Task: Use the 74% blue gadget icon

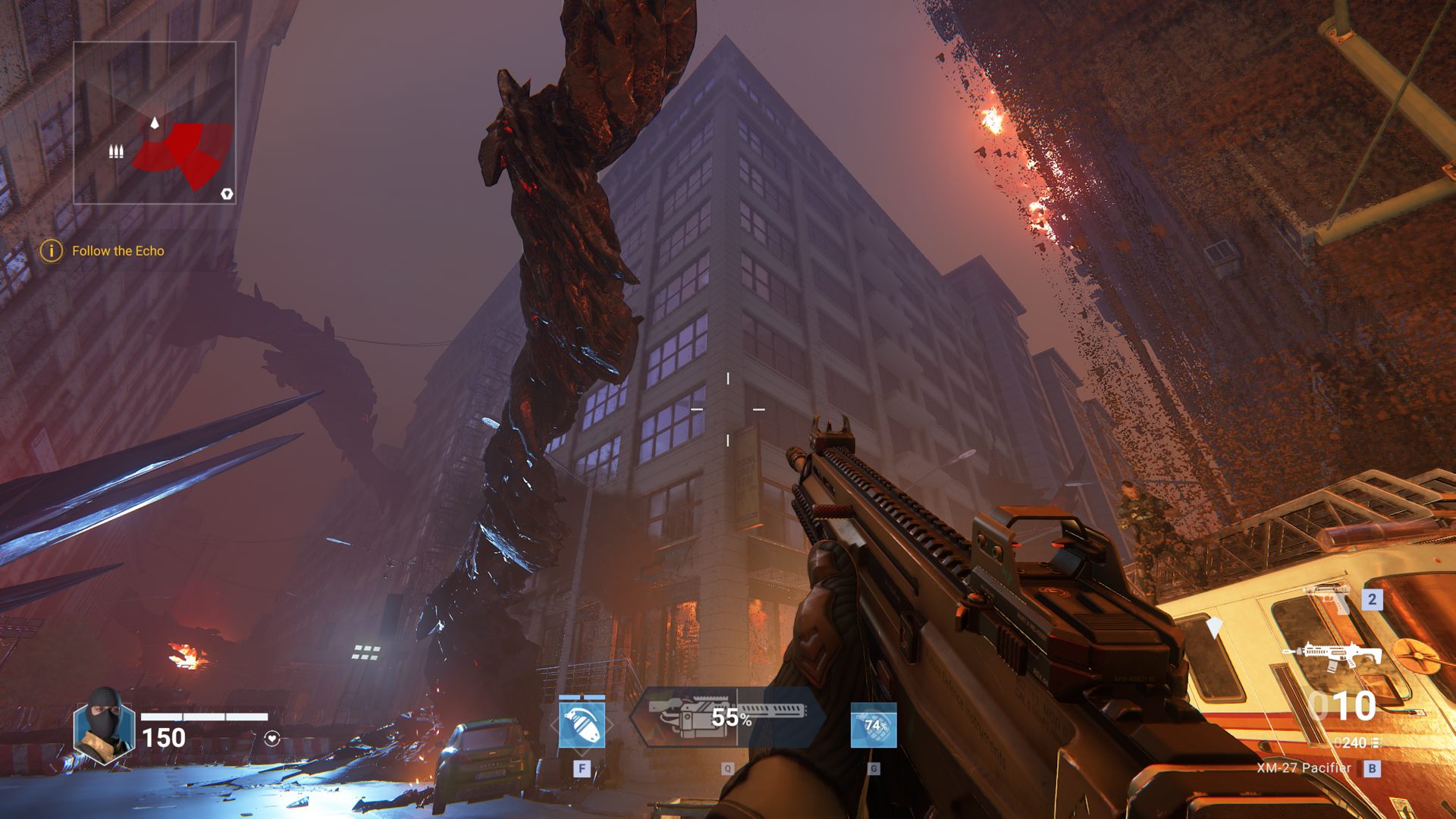Action: tap(874, 725)
